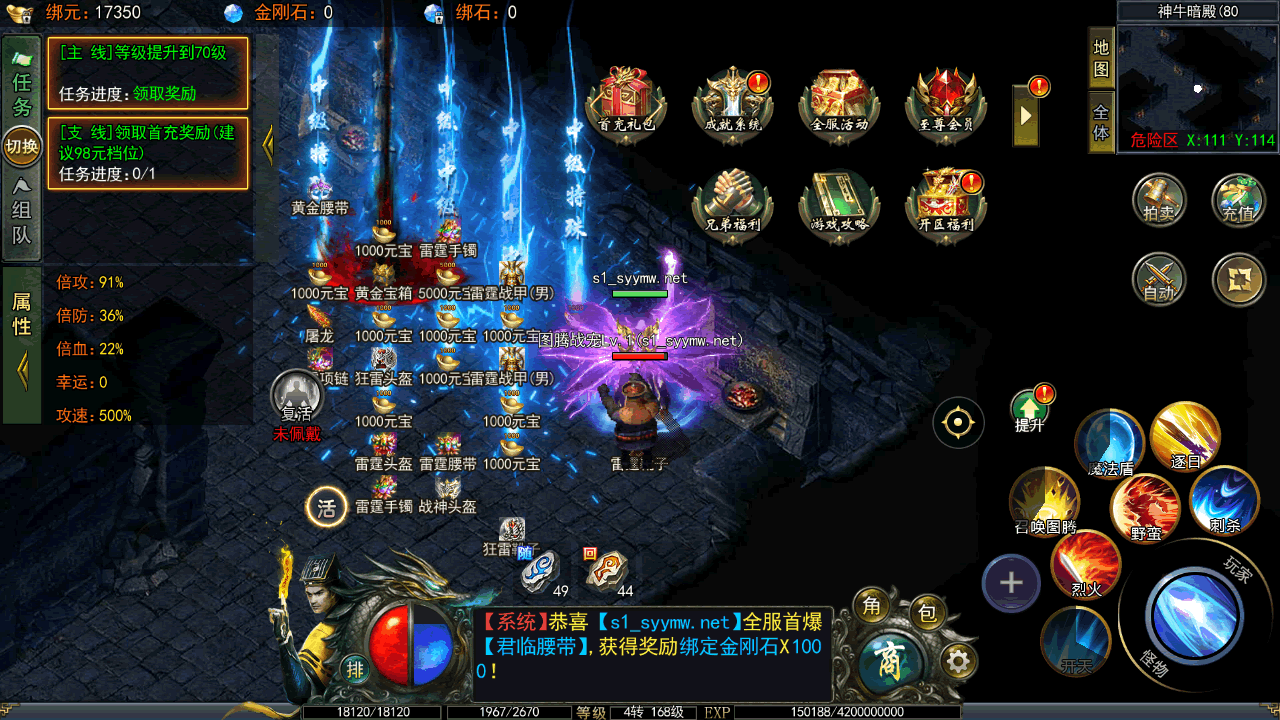The width and height of the screenshot is (1280, 720).
Task: Toggle 自动 auto-combat
Action: (1159, 279)
